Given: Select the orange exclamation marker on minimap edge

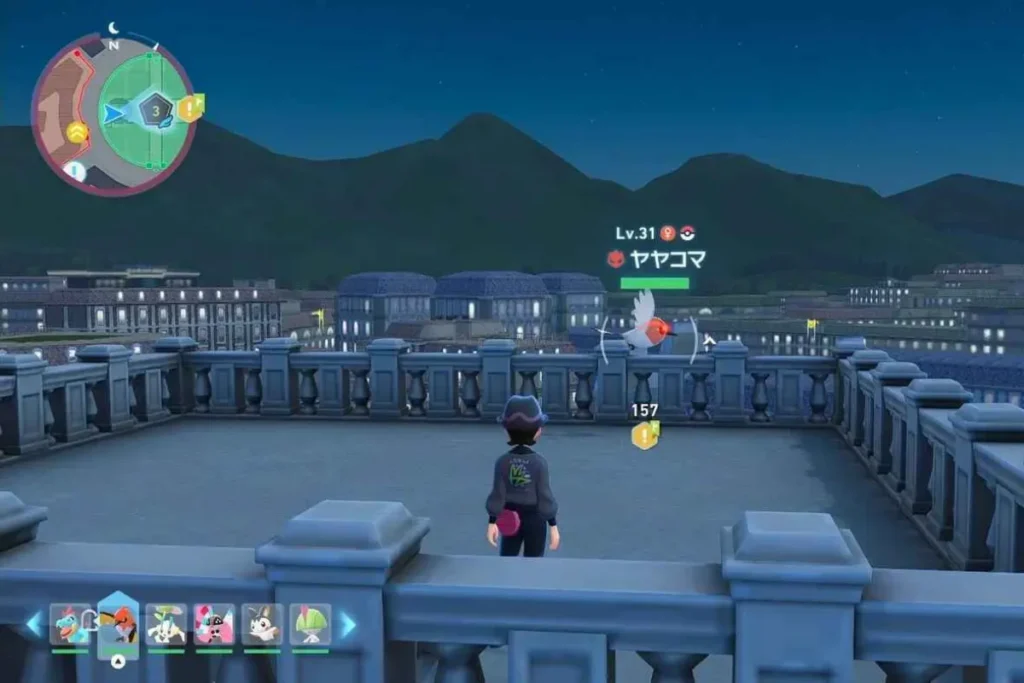Looking at the screenshot, I should 189,108.
